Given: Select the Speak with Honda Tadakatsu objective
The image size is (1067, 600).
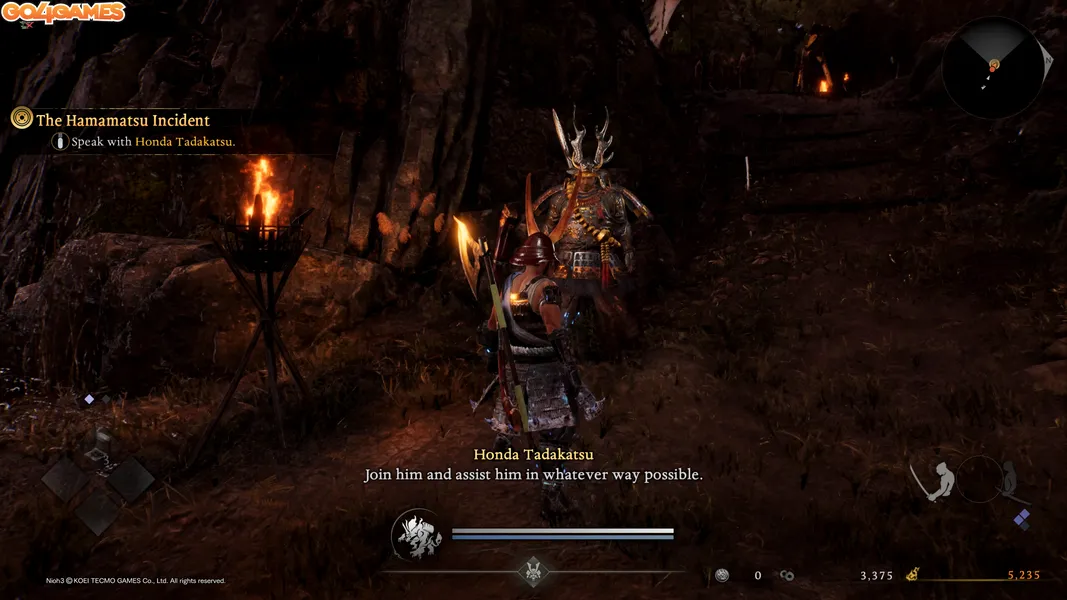Looking at the screenshot, I should pyautogui.click(x=152, y=142).
